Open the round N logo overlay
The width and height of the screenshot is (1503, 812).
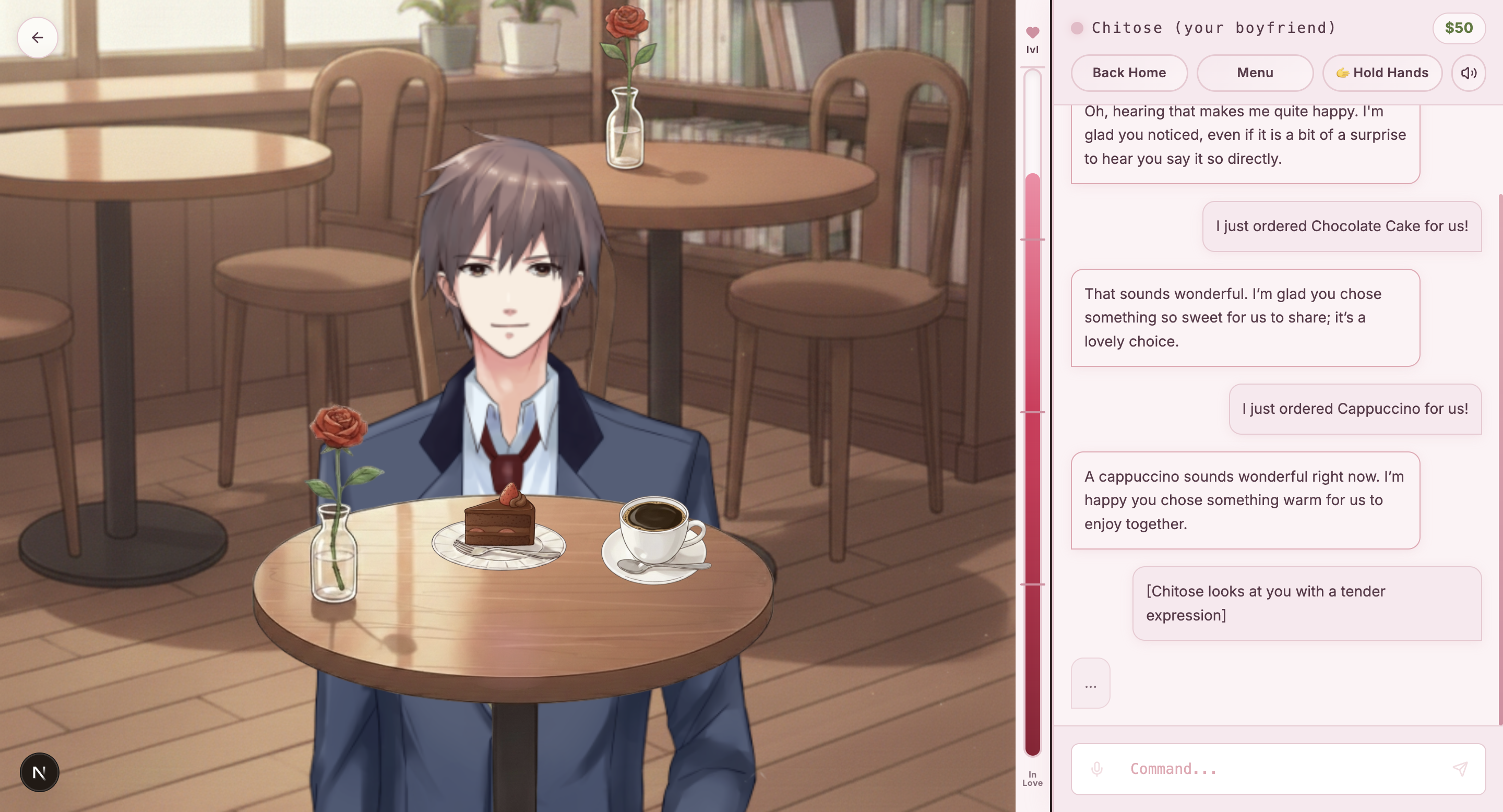click(39, 772)
